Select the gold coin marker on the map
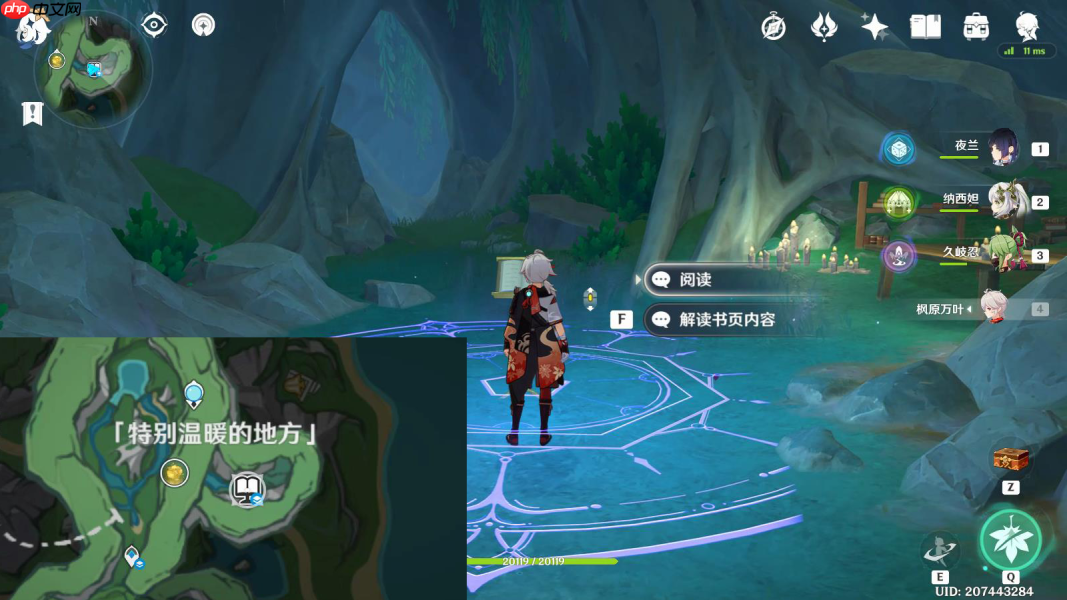1067x600 pixels. pyautogui.click(x=174, y=473)
